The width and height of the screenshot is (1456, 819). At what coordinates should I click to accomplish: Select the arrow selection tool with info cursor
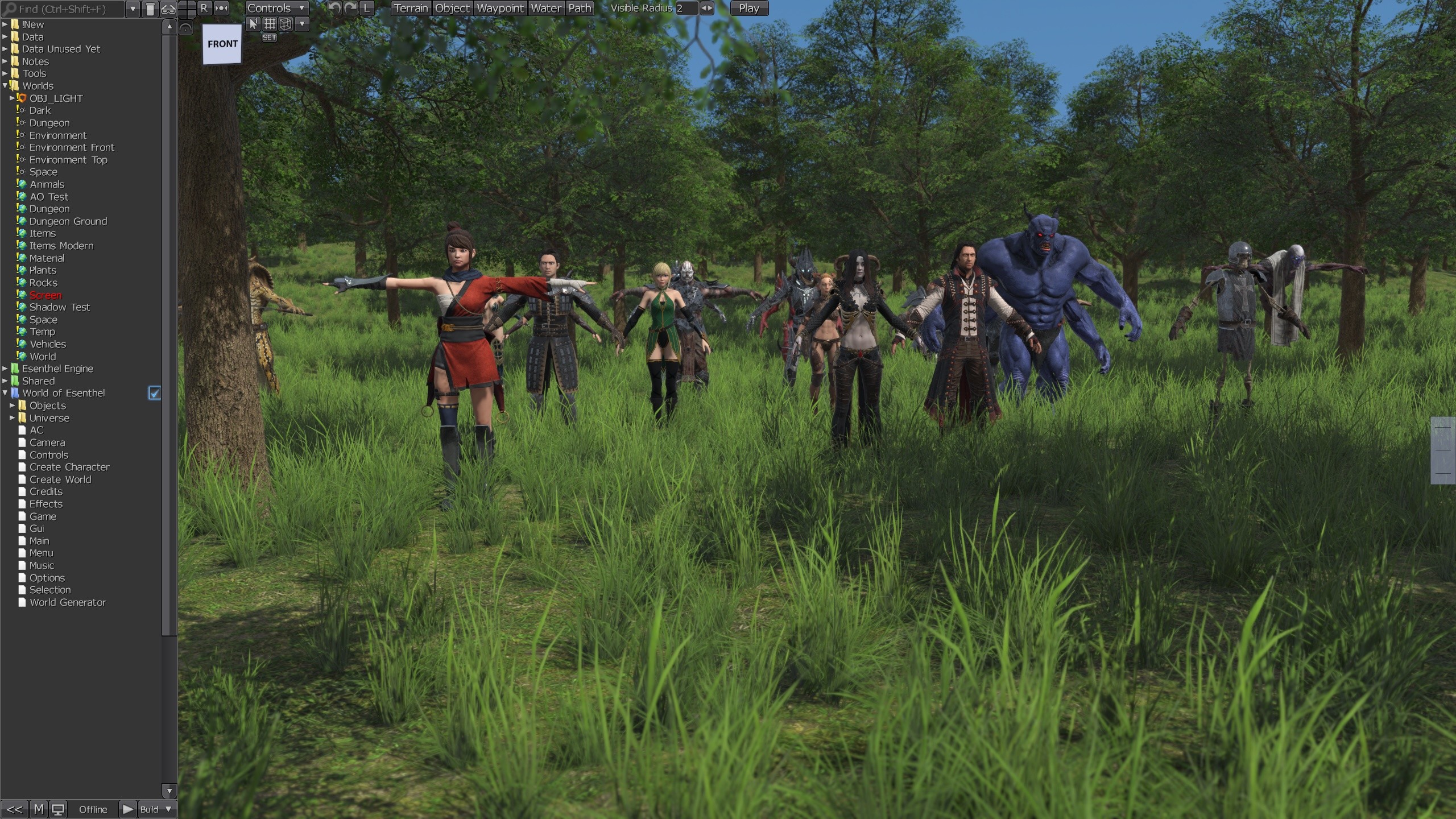click(x=253, y=24)
